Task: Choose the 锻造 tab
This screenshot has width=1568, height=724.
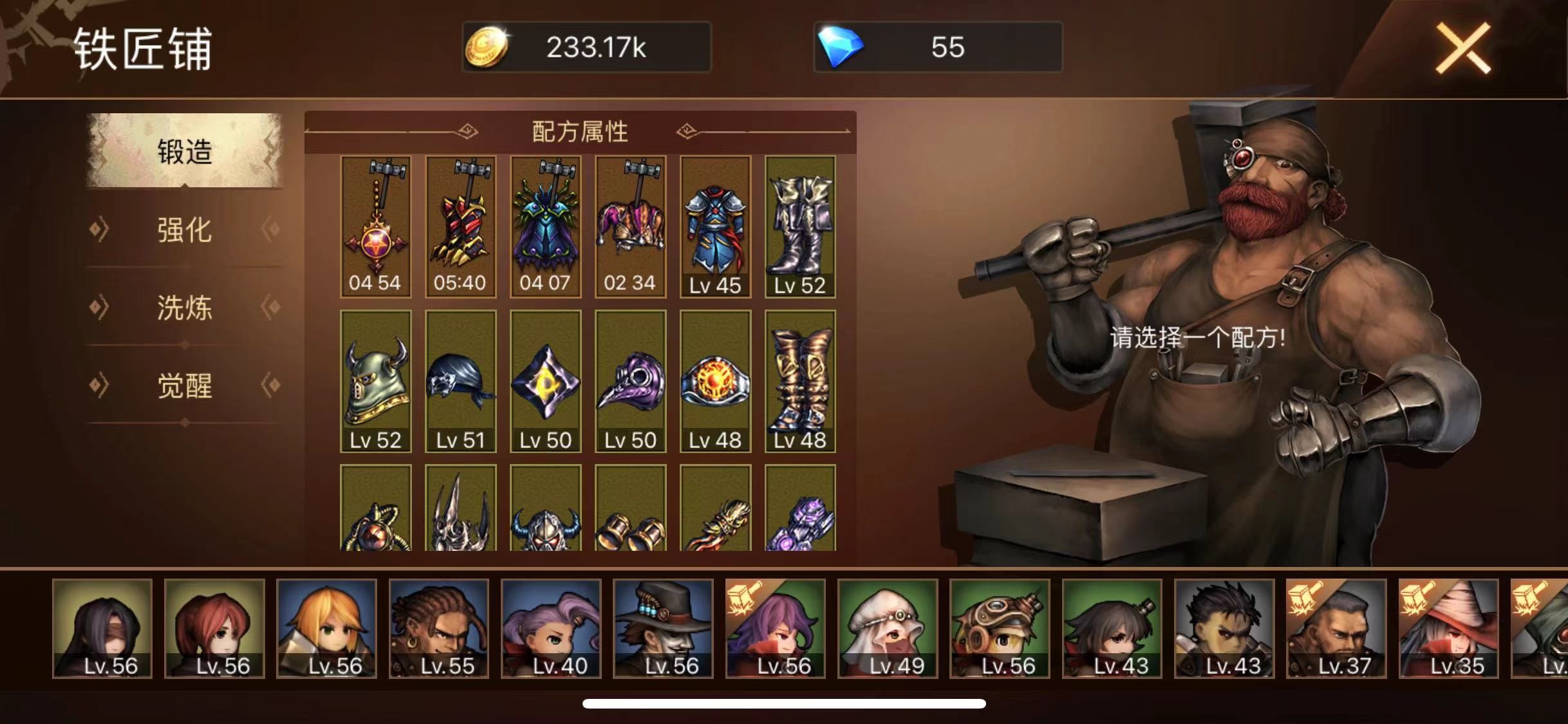Action: coord(185,152)
